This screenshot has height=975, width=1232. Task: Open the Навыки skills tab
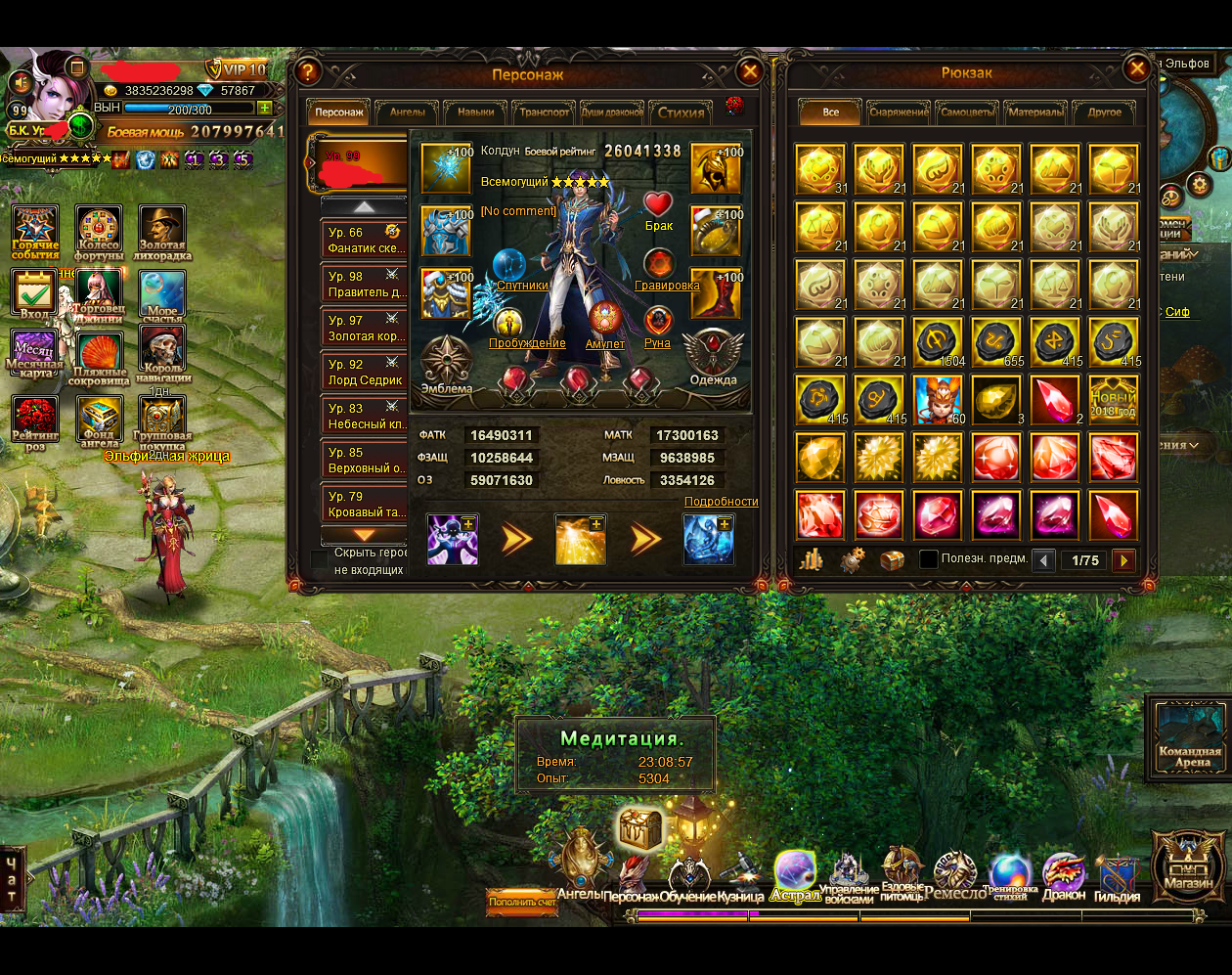476,112
